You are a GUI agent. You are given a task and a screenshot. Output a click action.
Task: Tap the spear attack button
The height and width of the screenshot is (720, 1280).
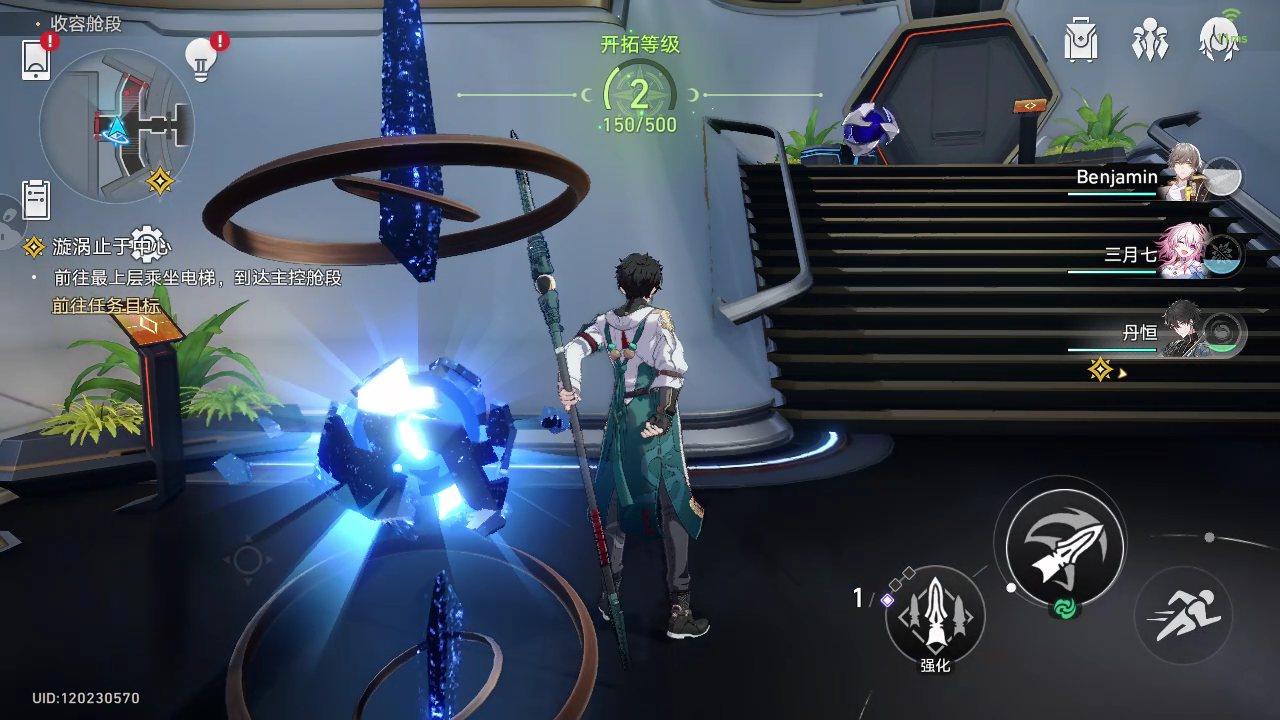[1065, 546]
